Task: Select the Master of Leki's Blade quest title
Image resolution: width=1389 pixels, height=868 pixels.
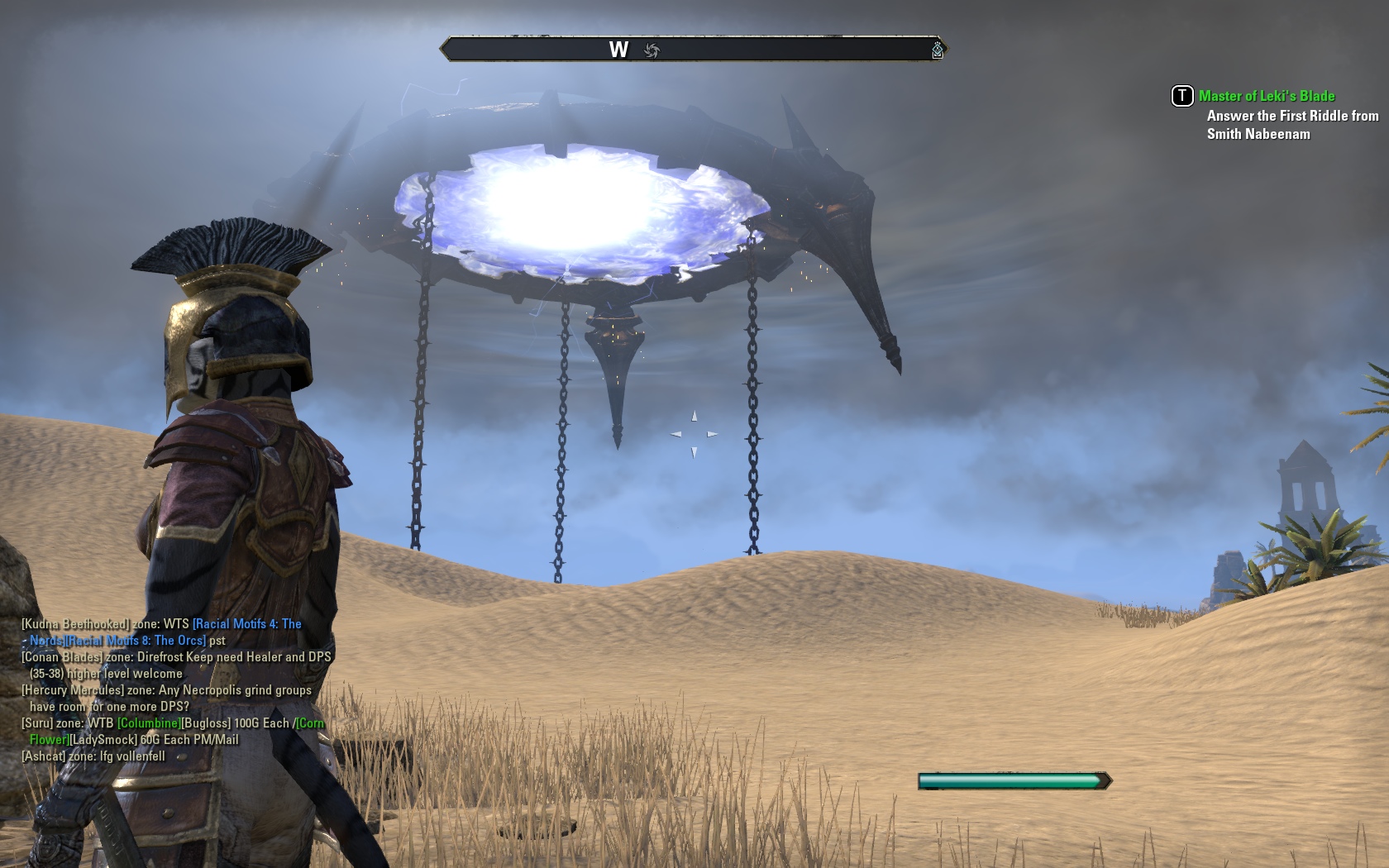Action: [1267, 96]
